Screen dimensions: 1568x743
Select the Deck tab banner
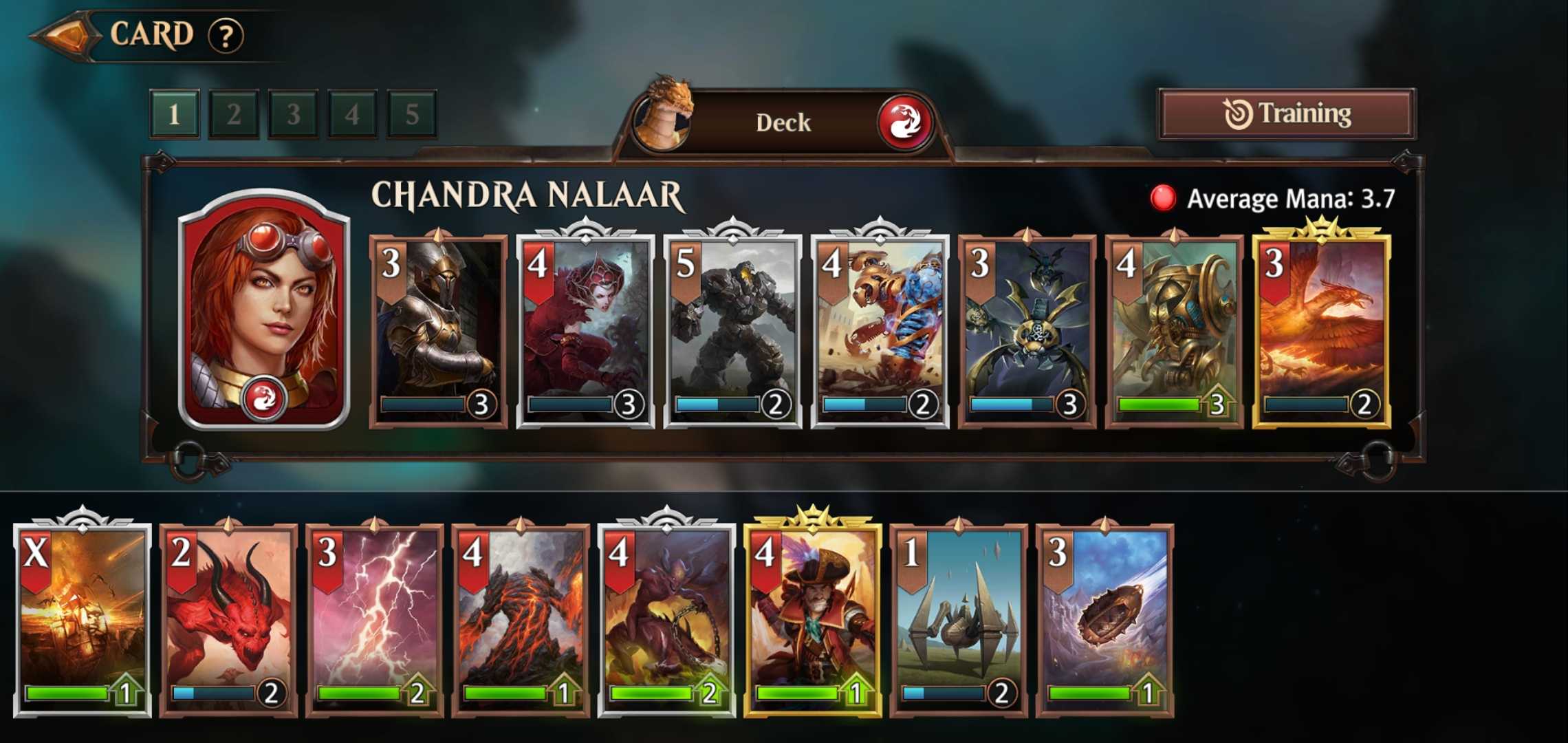point(784,122)
